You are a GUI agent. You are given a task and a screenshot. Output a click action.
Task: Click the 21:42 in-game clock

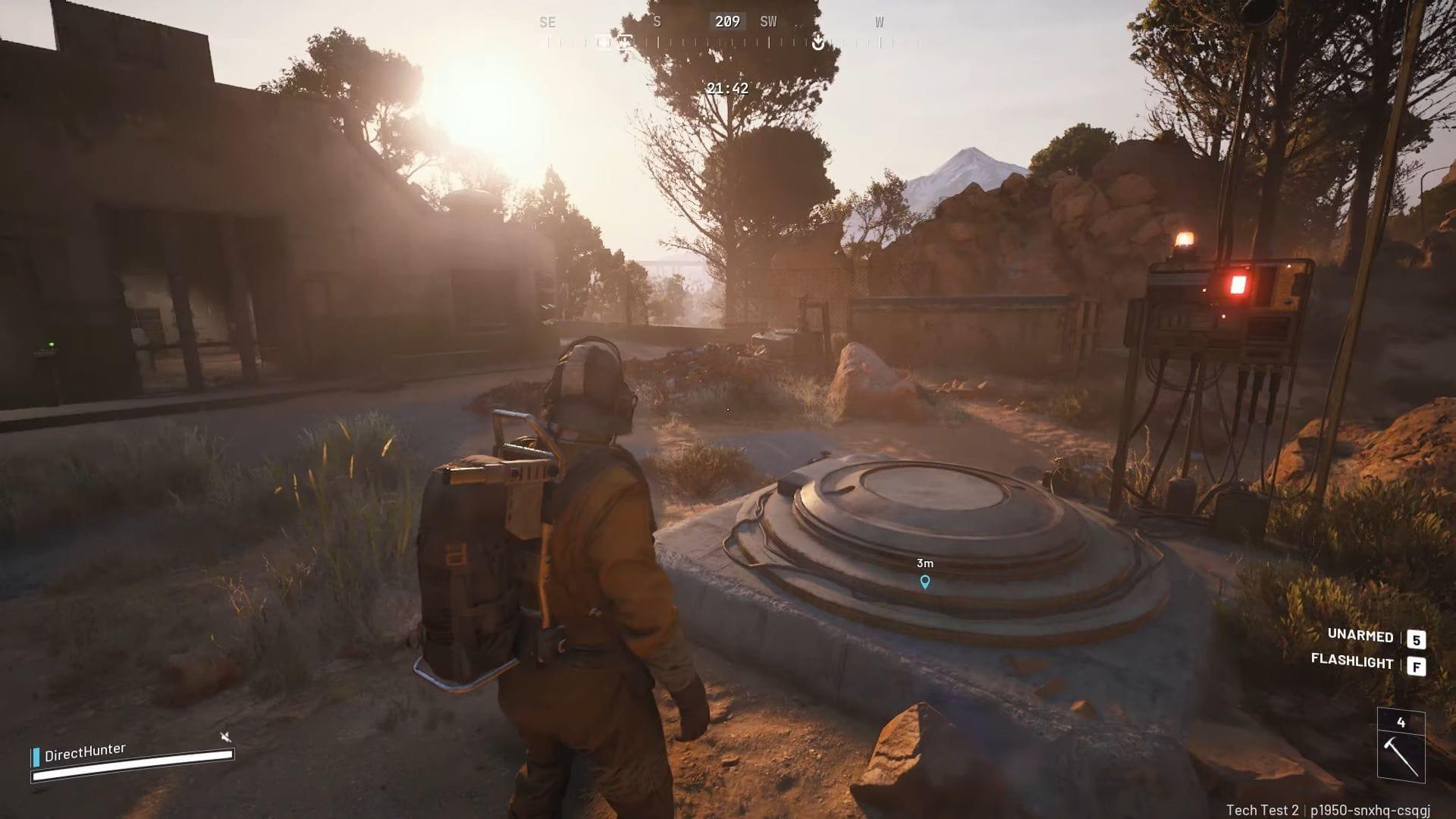pyautogui.click(x=727, y=88)
